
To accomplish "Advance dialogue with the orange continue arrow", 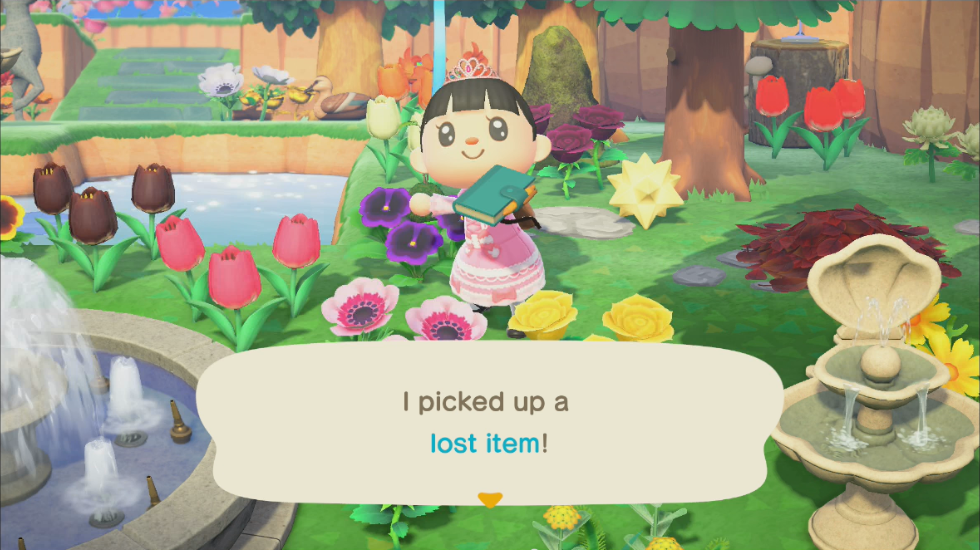I will [489, 499].
